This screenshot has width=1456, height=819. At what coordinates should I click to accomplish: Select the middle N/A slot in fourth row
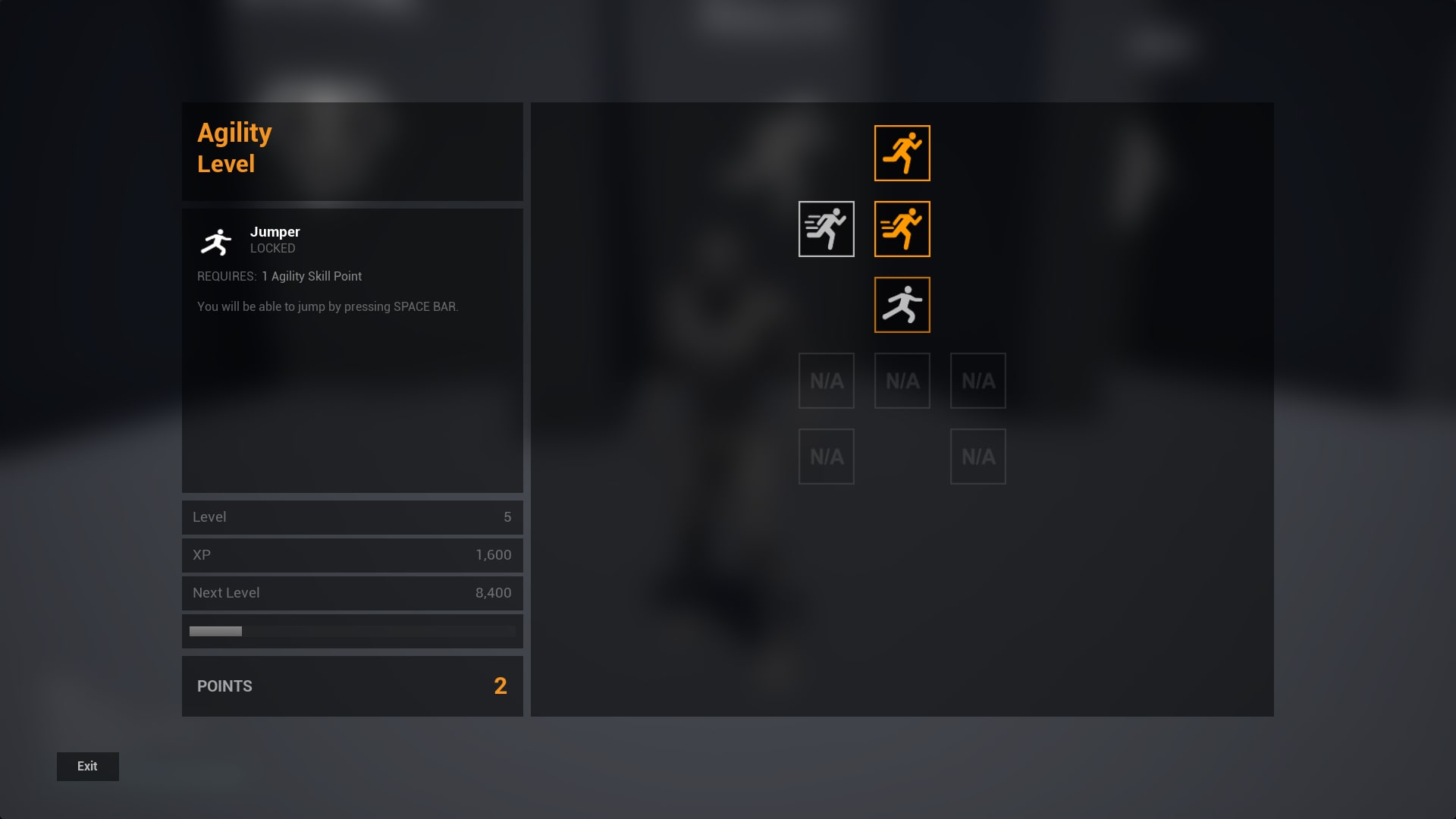902,380
